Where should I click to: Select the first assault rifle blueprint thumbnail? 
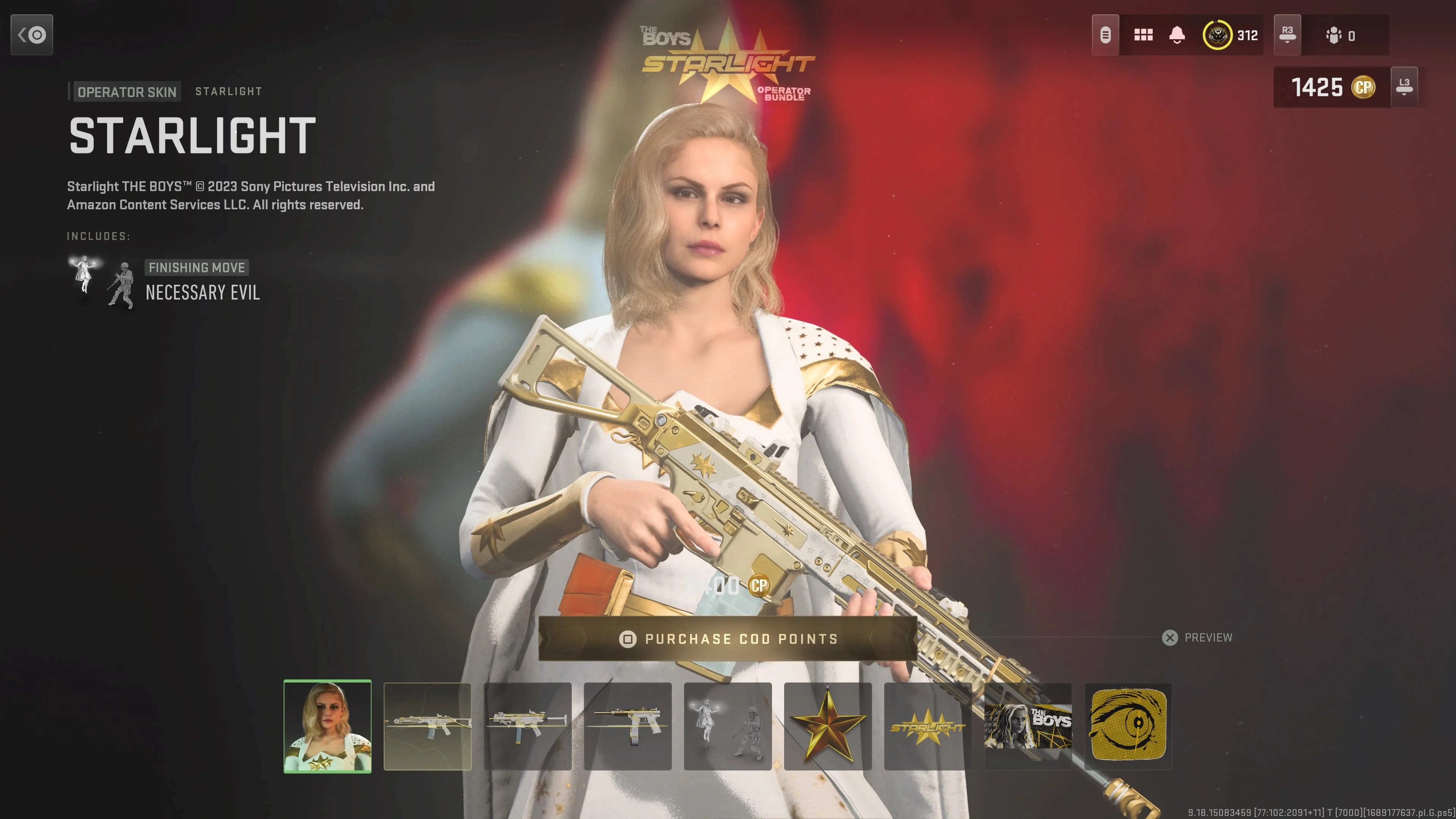click(428, 727)
